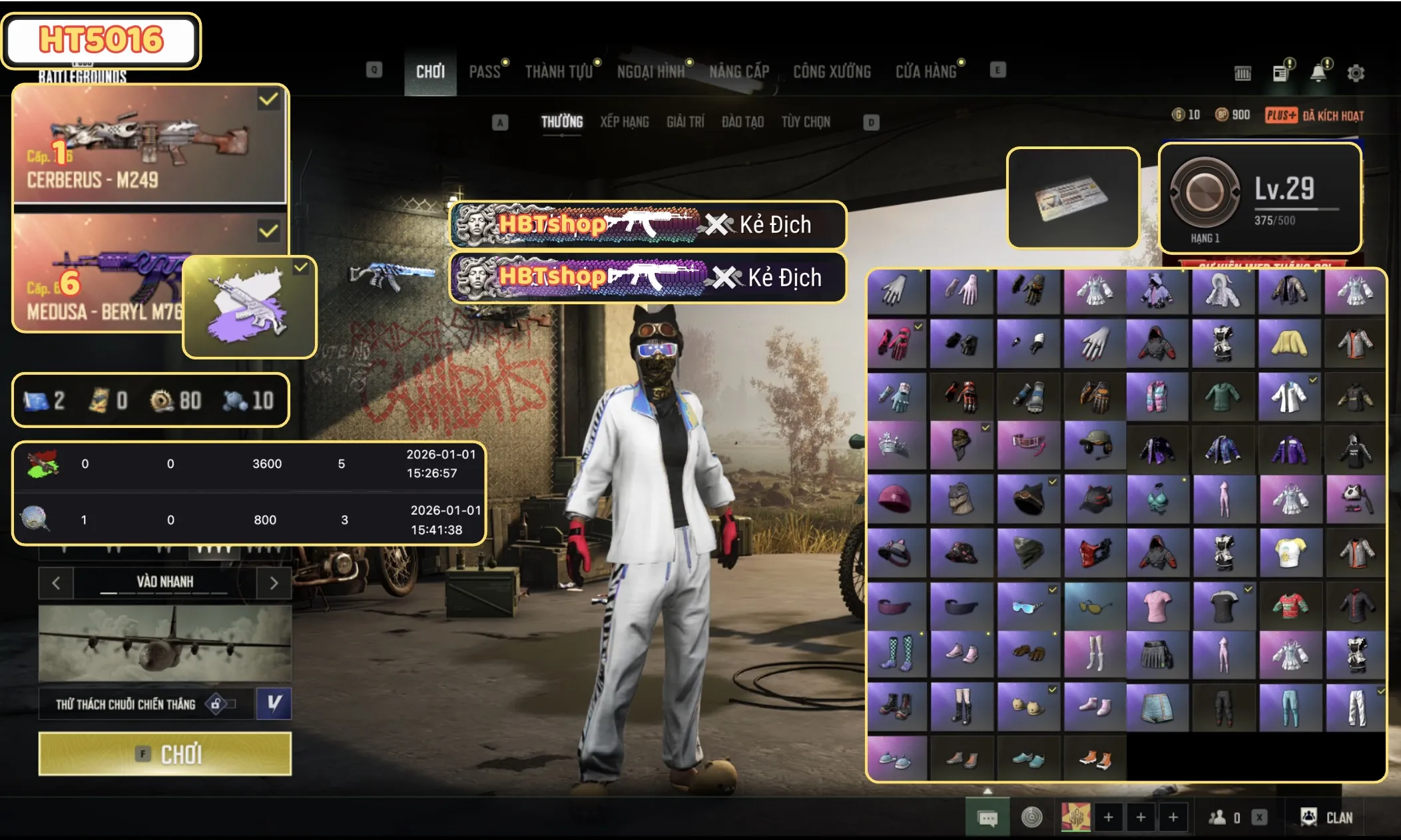1401x840 pixels.
Task: Visit the CỬA HÀNG store tab
Action: (926, 71)
